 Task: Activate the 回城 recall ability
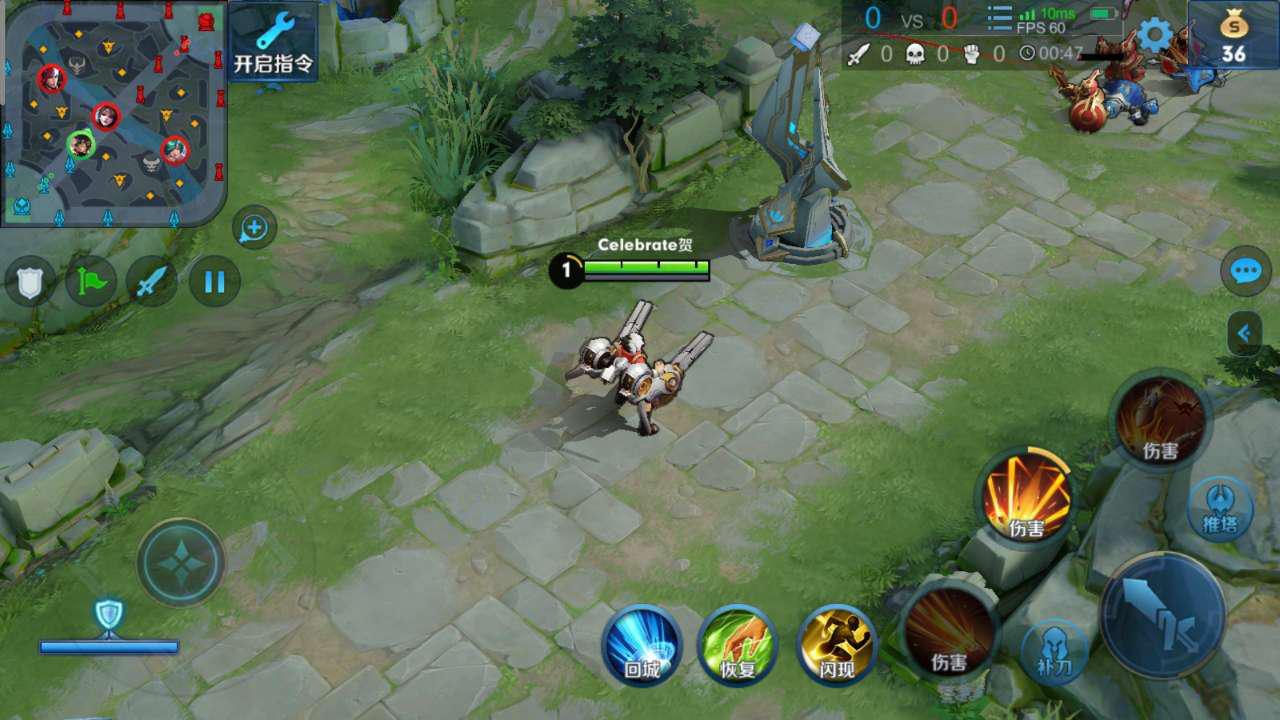[x=642, y=645]
